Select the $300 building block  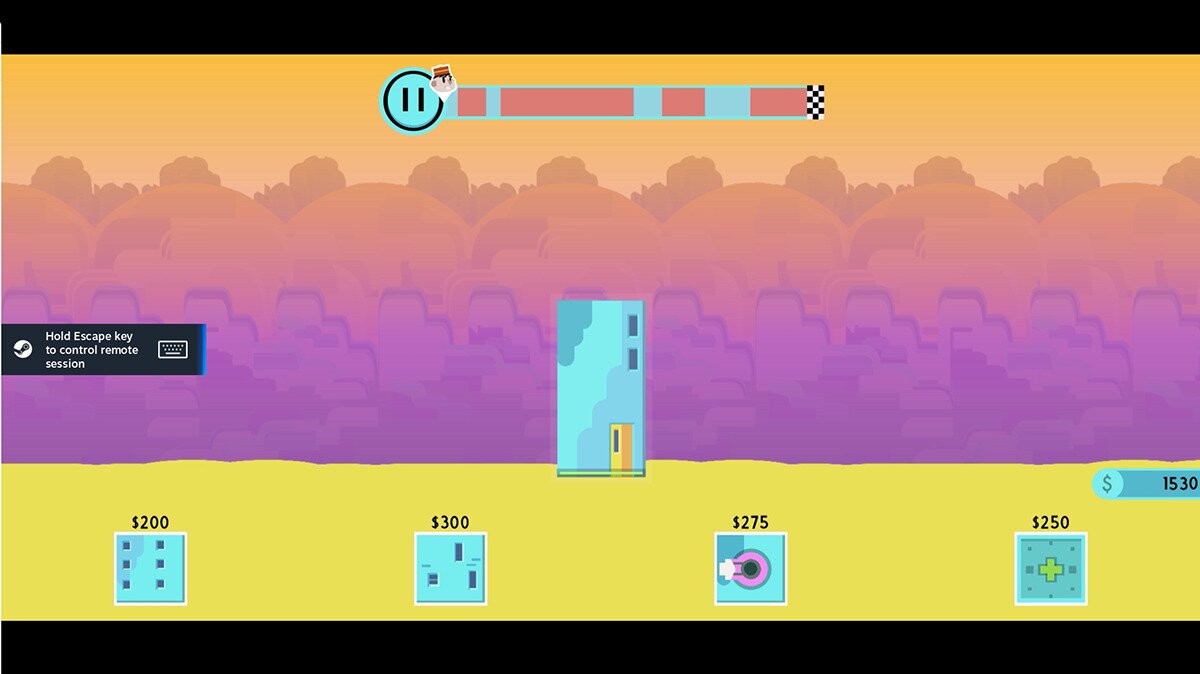pos(450,568)
